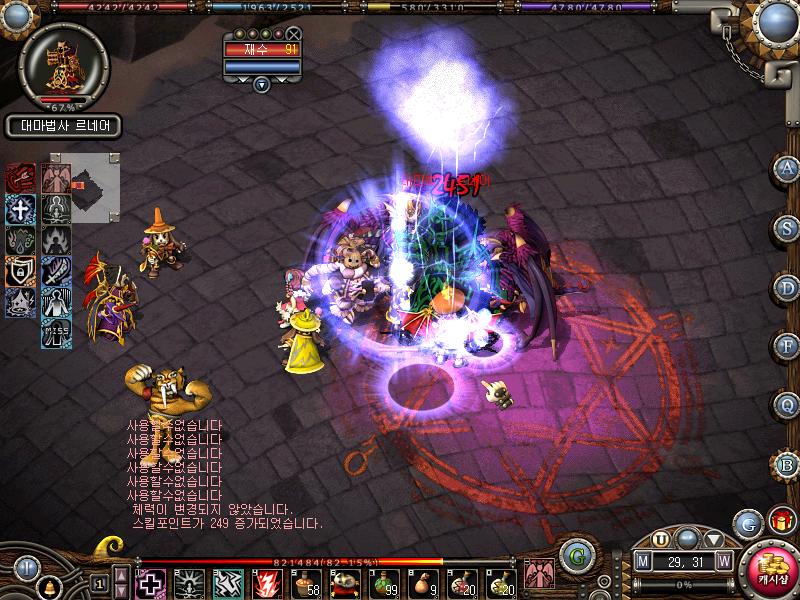Expand the target panel down arrow
Image resolution: width=800 pixels, height=600 pixels.
(262, 85)
